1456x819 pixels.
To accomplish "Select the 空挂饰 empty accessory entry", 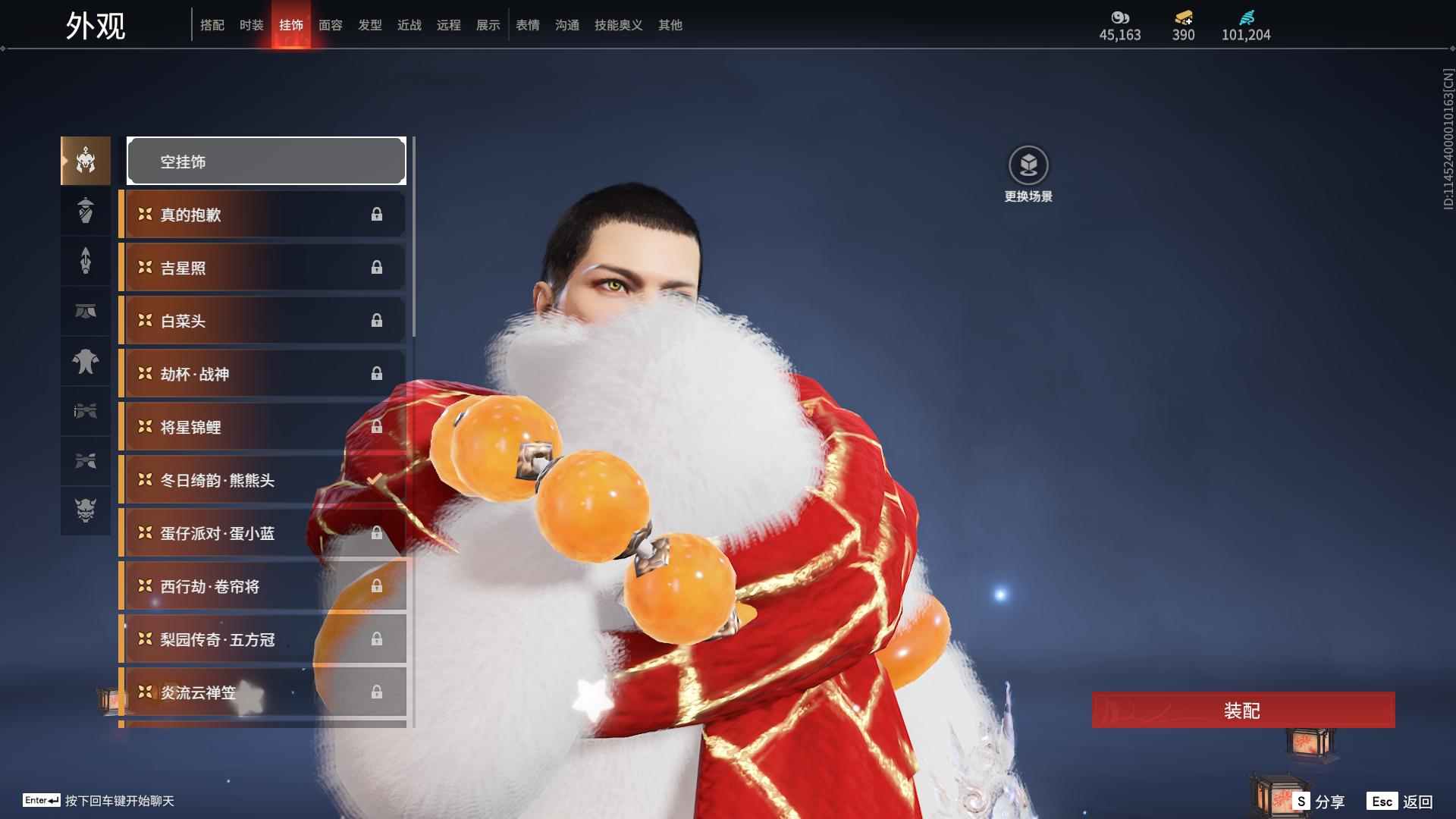I will (266, 162).
